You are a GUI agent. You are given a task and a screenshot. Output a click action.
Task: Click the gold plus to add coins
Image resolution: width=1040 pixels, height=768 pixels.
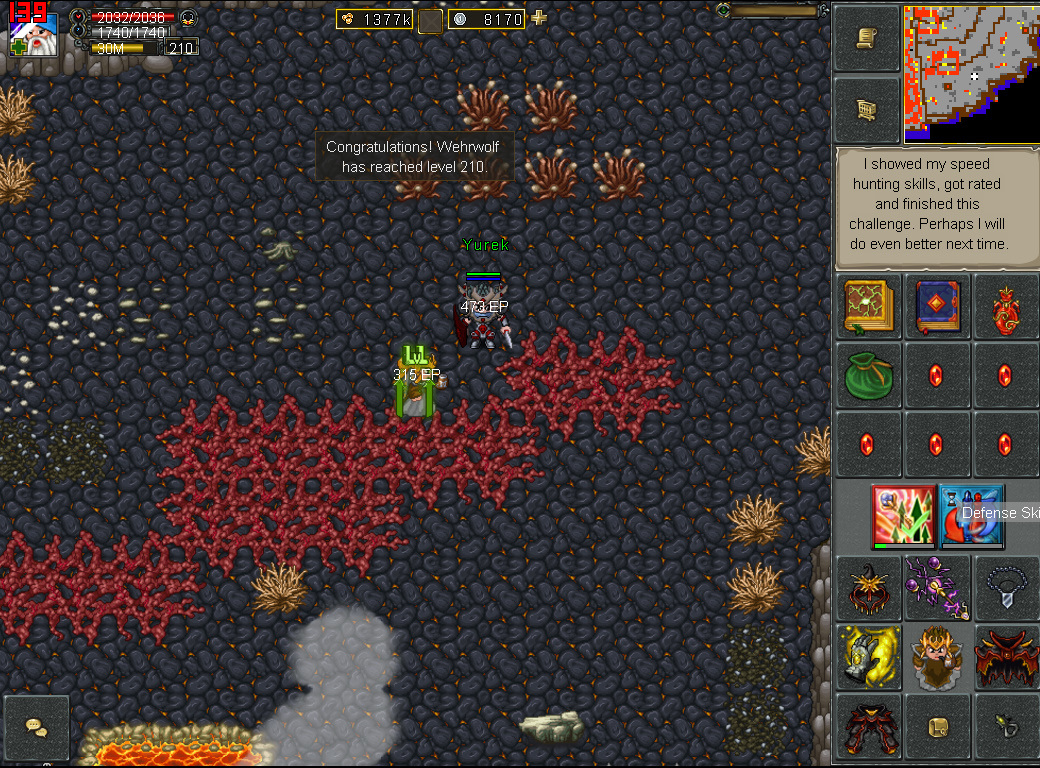(x=539, y=18)
